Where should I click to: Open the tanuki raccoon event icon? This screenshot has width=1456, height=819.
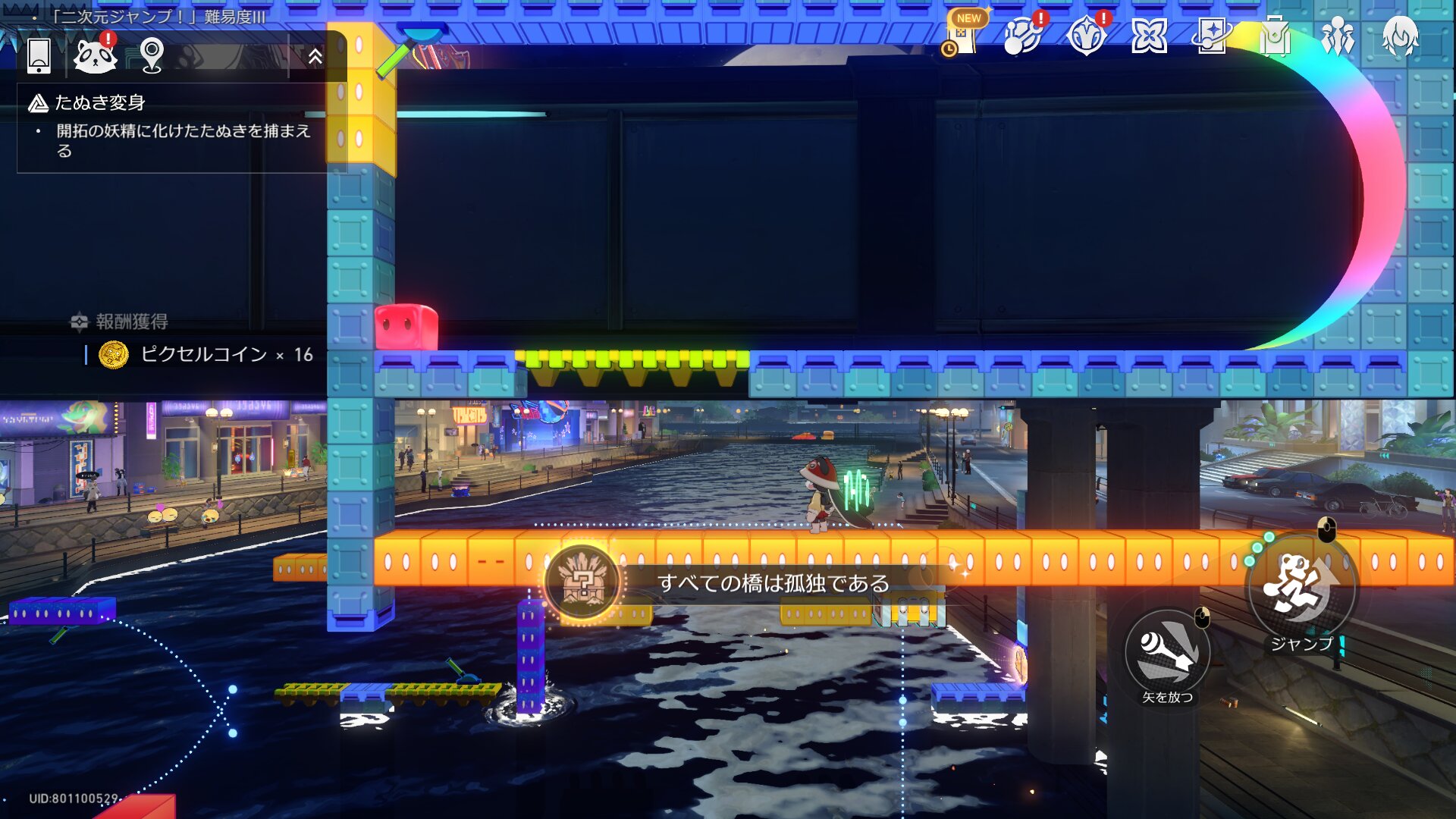[95, 55]
